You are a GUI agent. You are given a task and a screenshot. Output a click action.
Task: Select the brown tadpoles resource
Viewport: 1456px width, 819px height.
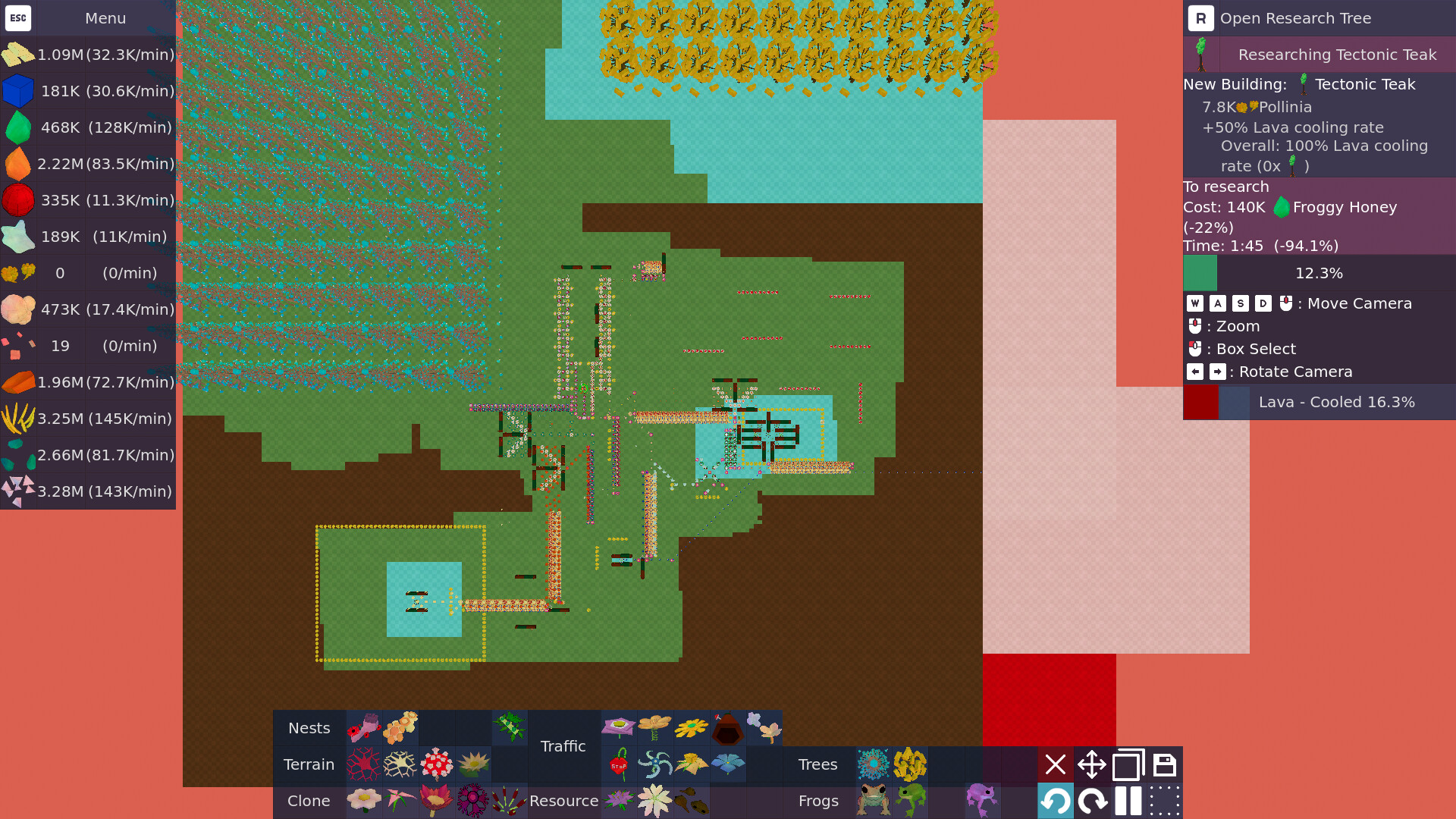tap(692, 801)
